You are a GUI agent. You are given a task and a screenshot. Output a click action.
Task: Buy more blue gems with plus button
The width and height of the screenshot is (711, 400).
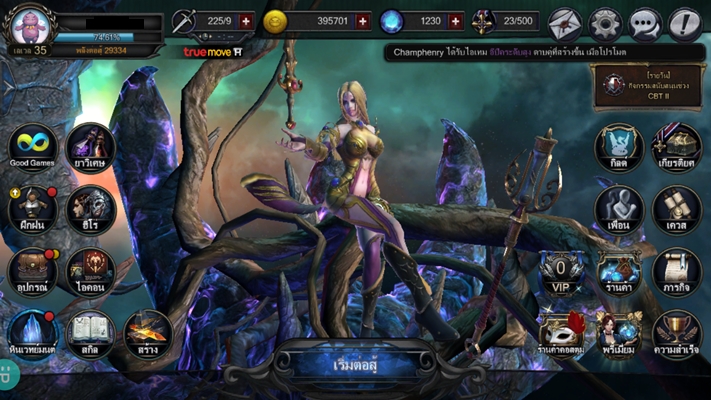[x=456, y=21]
